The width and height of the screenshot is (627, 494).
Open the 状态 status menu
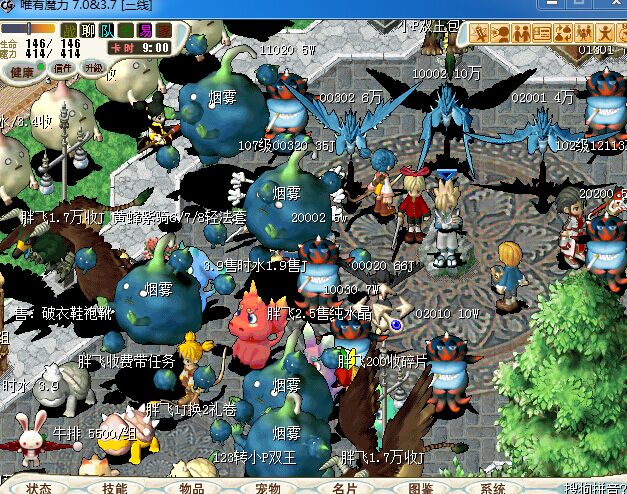(39, 488)
